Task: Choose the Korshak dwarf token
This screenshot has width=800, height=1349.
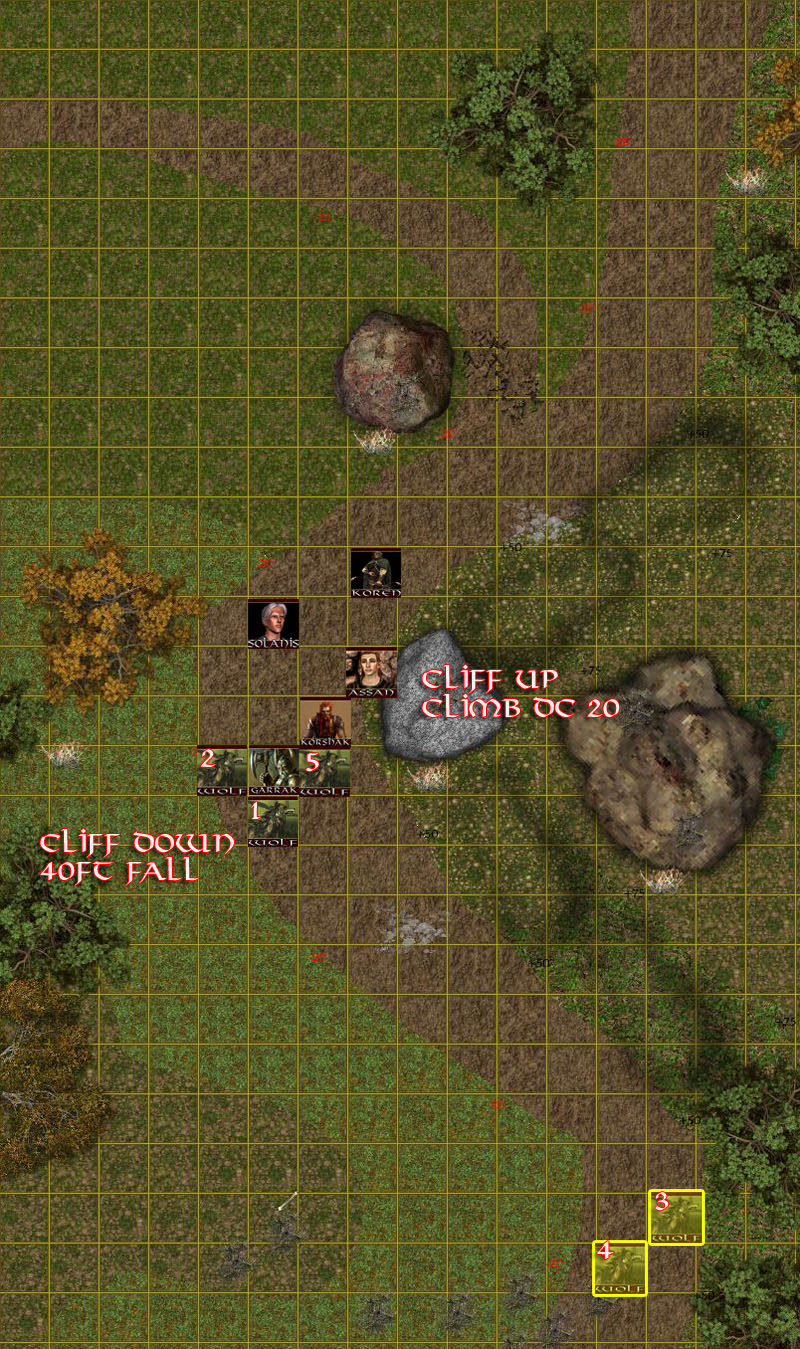Action: click(325, 722)
